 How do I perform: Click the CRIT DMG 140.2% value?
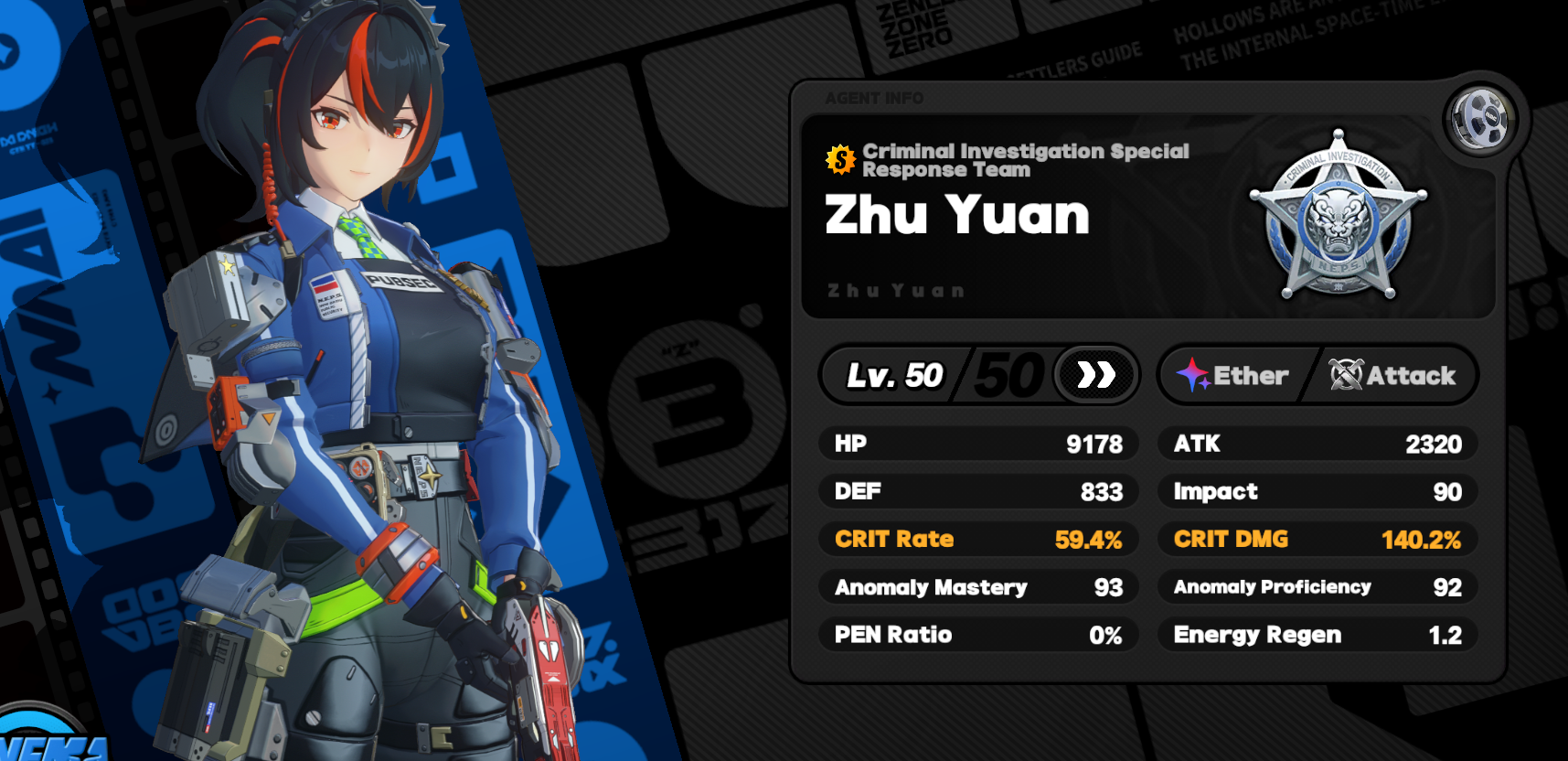(x=1423, y=540)
